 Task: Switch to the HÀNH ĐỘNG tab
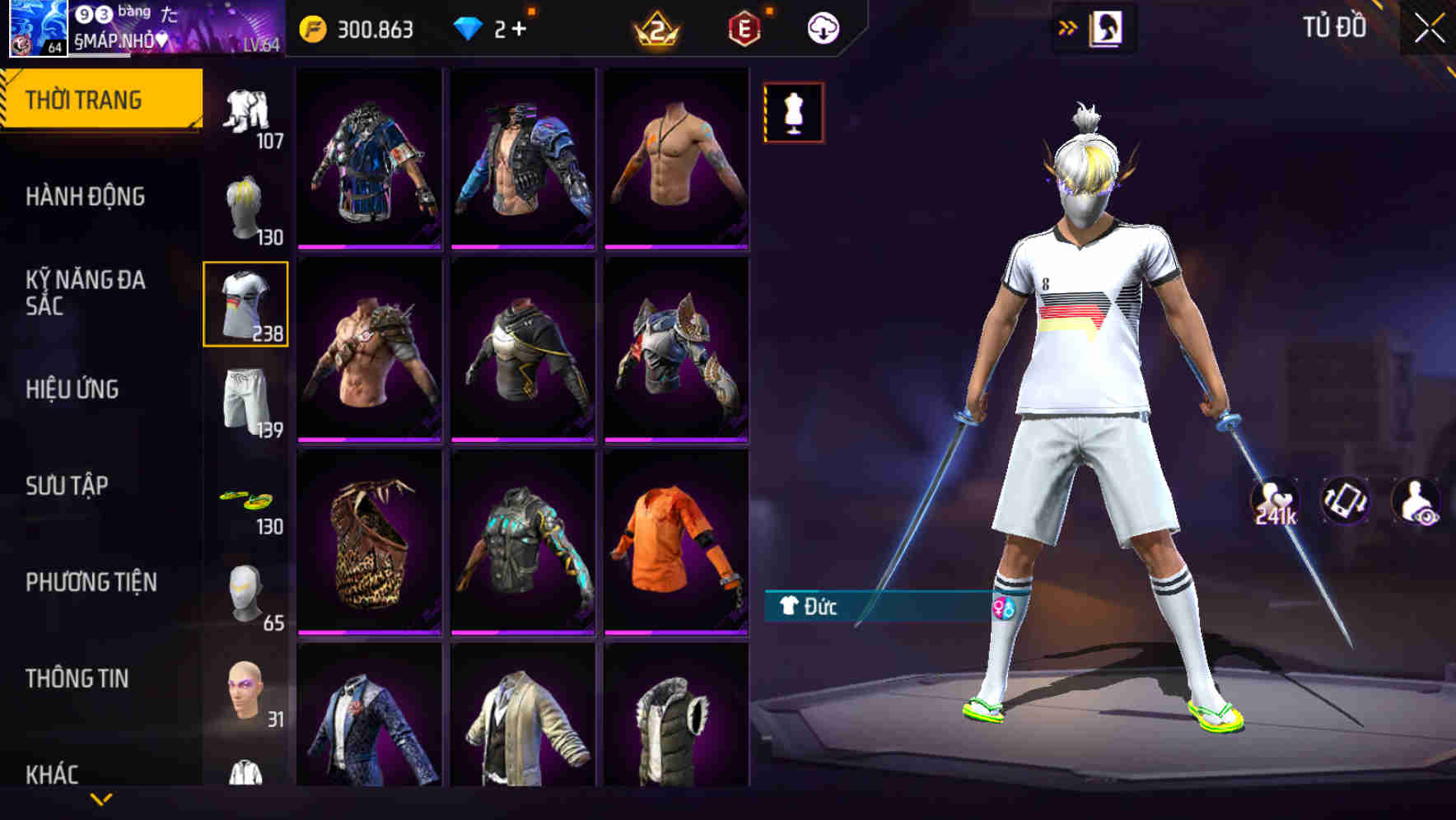[85, 196]
